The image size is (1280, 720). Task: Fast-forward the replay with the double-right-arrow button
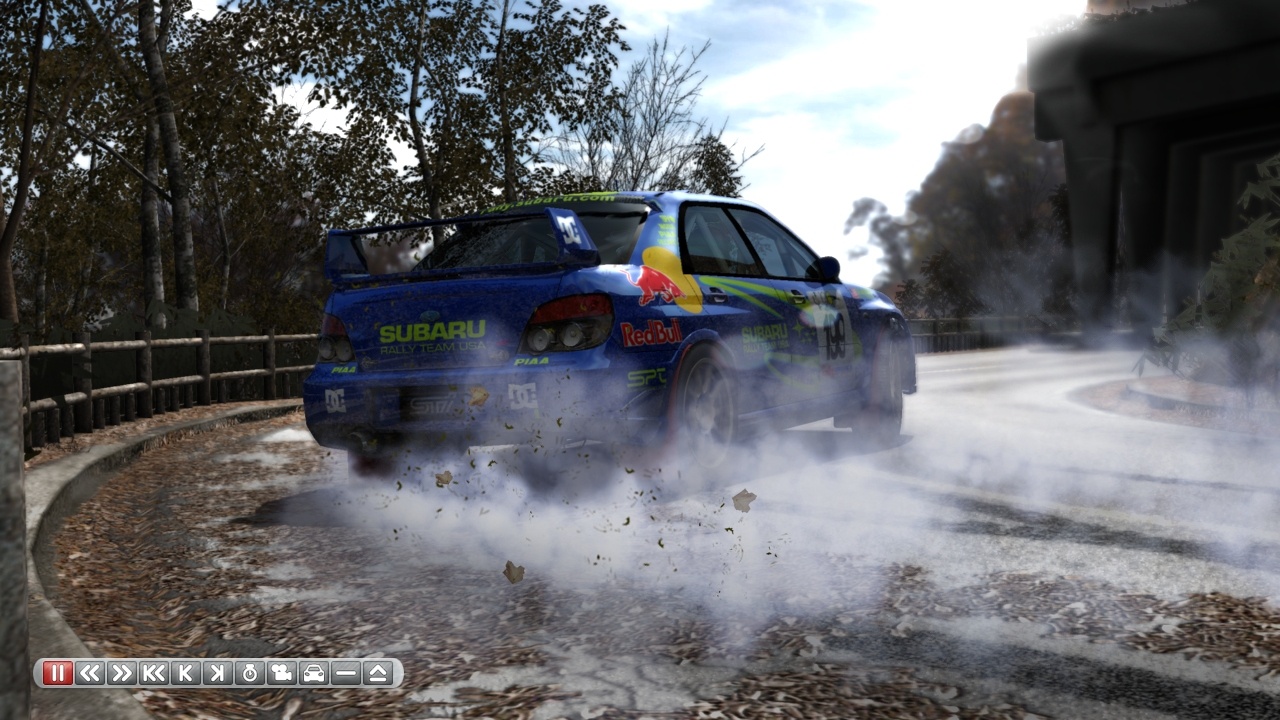click(x=122, y=674)
